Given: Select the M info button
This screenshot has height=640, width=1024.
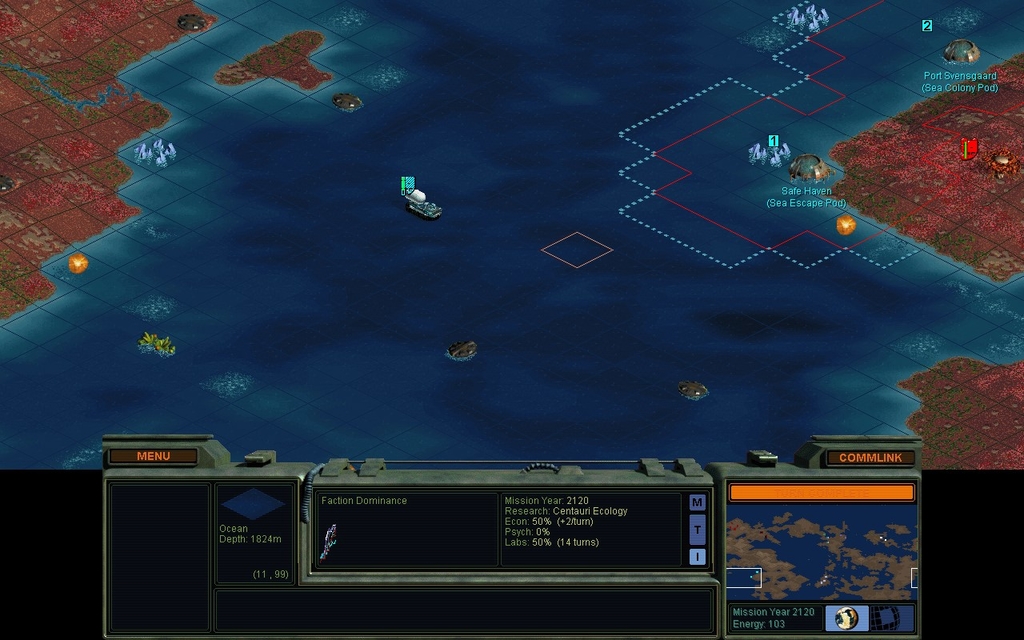Looking at the screenshot, I should [x=697, y=502].
